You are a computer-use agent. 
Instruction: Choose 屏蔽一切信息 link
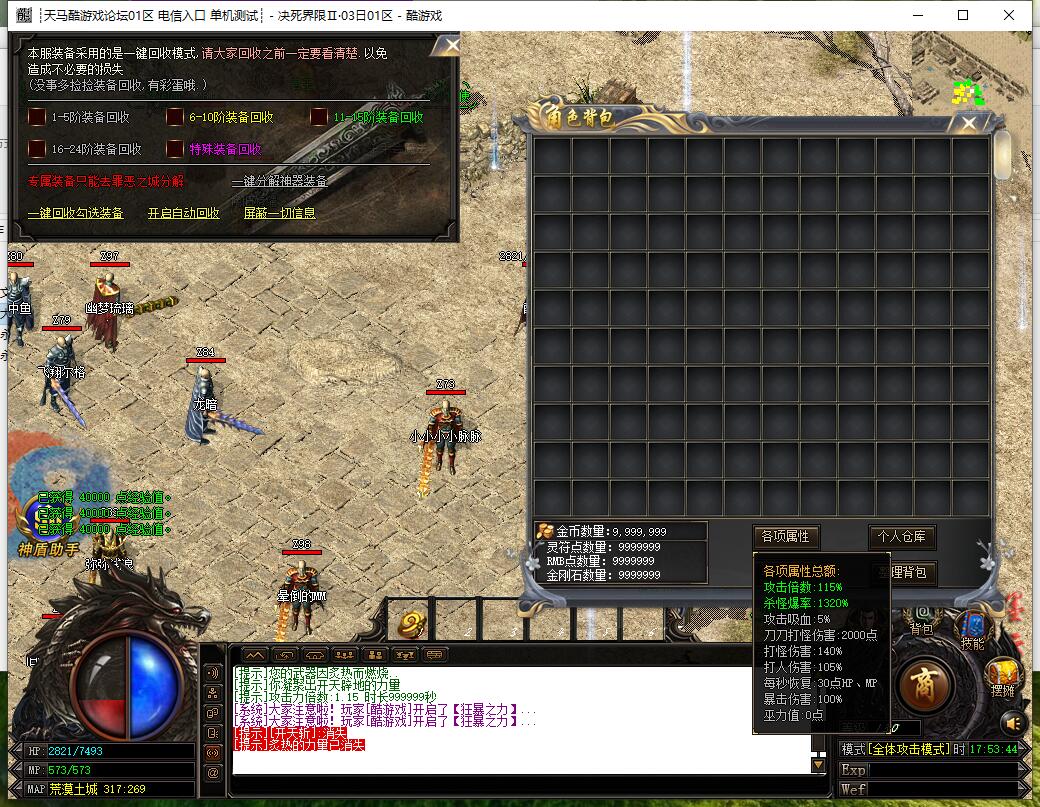279,213
